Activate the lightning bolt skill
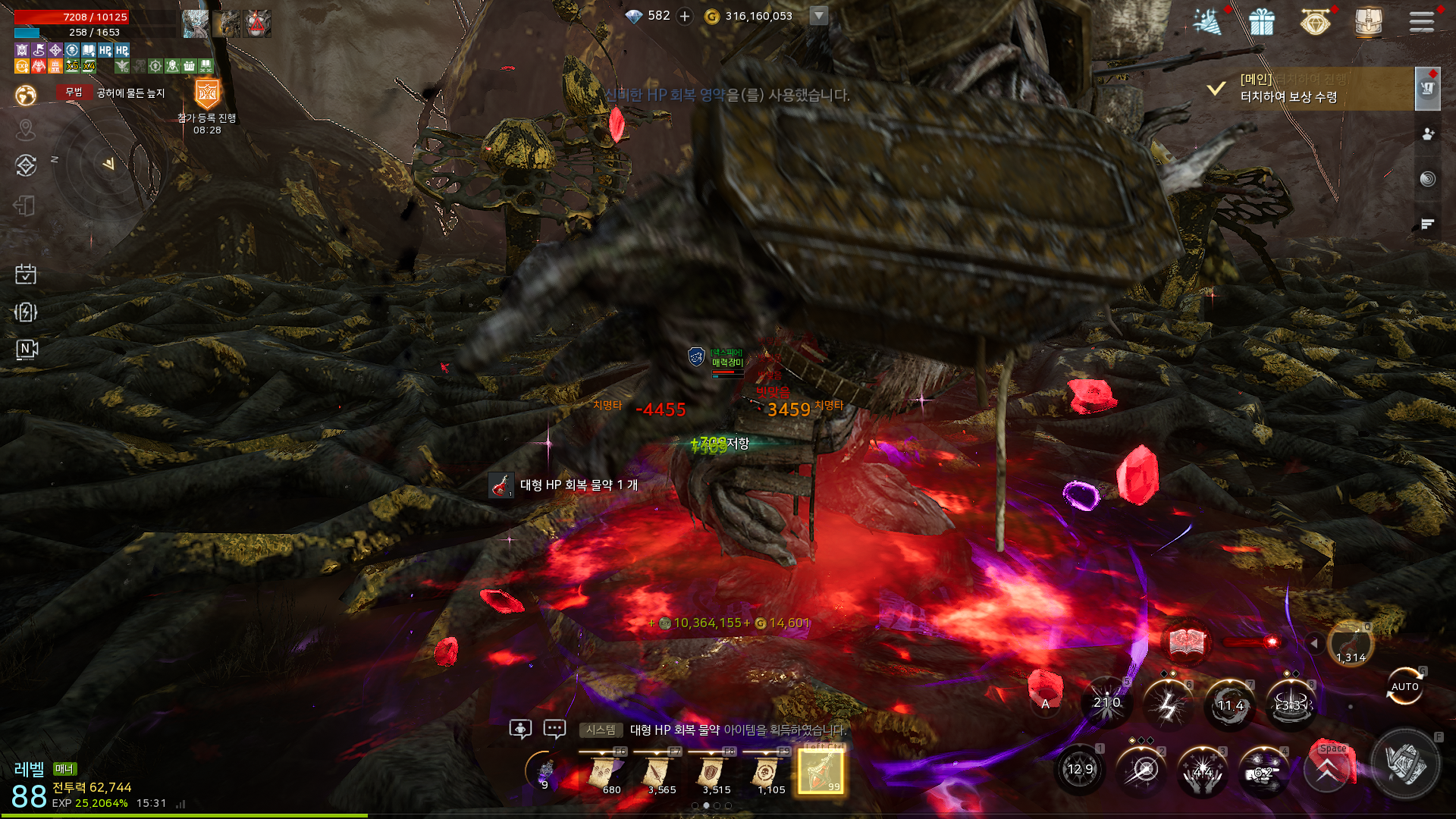The width and height of the screenshot is (1456, 819). pos(1168,705)
